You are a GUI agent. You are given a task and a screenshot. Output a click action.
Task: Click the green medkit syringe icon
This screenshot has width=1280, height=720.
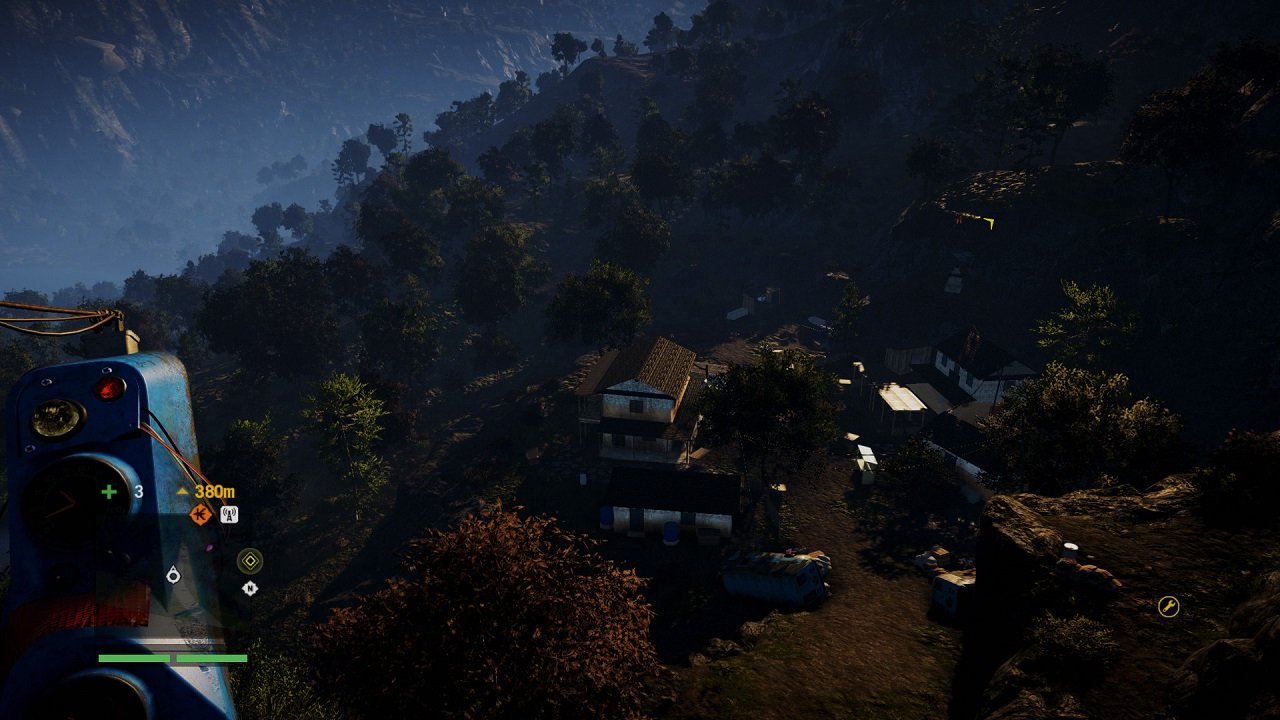pos(107,489)
